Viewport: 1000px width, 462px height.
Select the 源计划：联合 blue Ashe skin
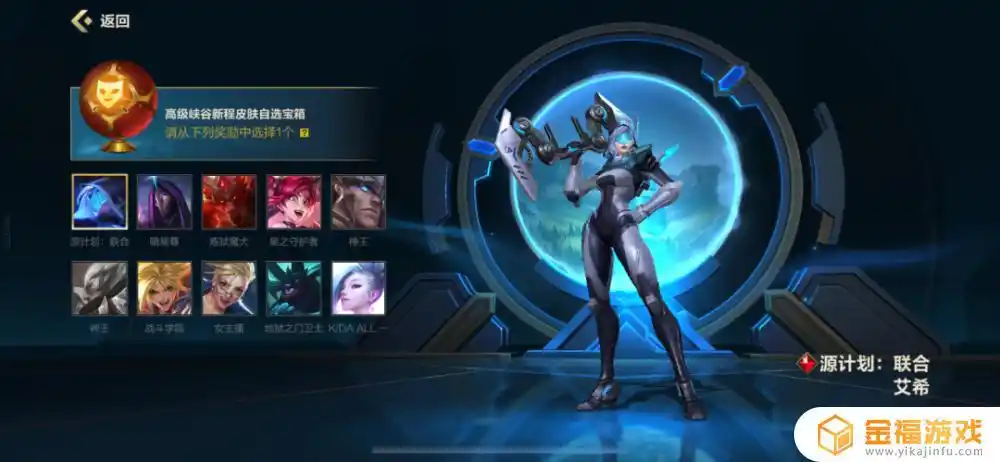[100, 202]
